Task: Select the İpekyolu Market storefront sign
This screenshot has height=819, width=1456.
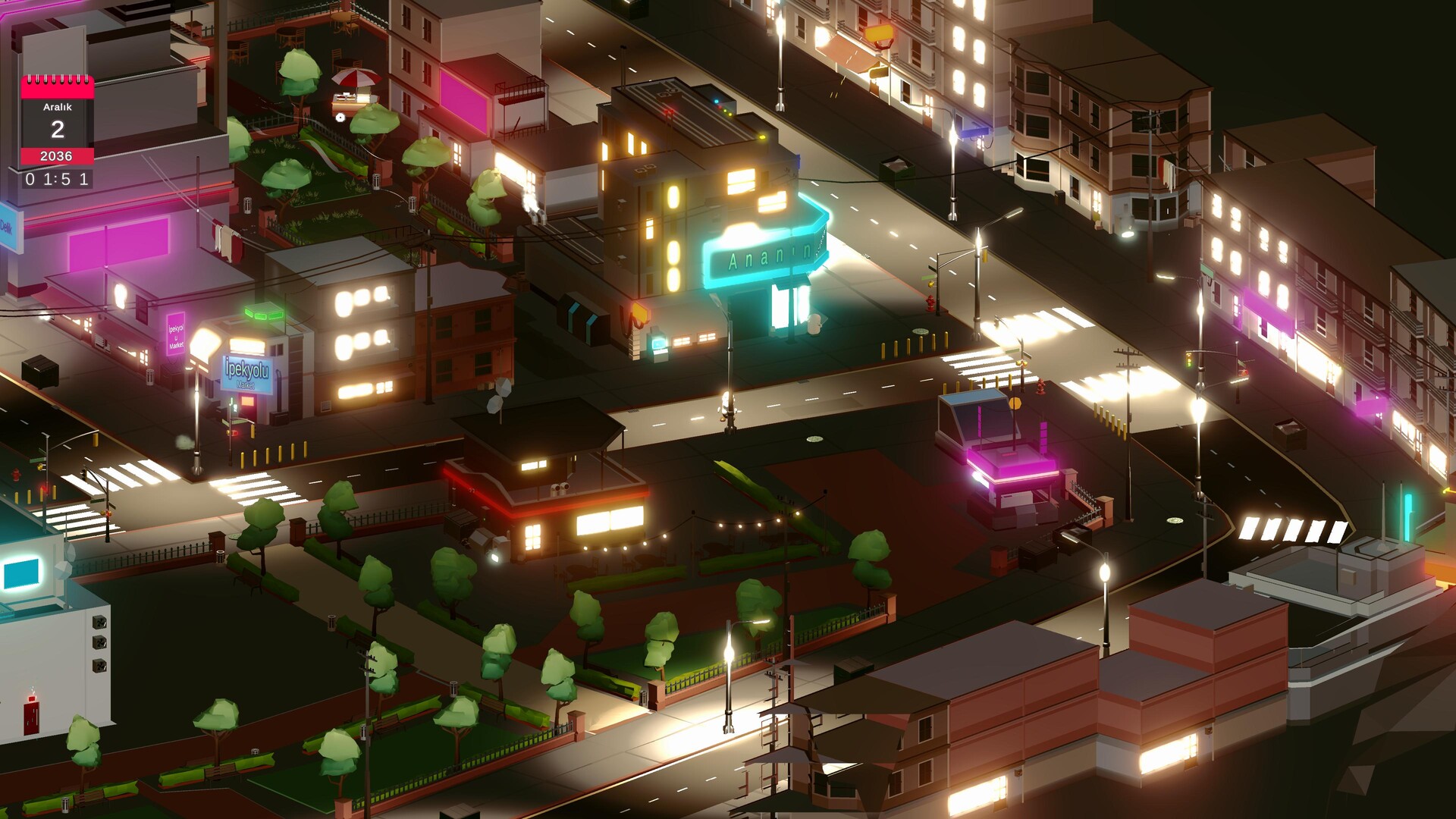Action: (249, 373)
